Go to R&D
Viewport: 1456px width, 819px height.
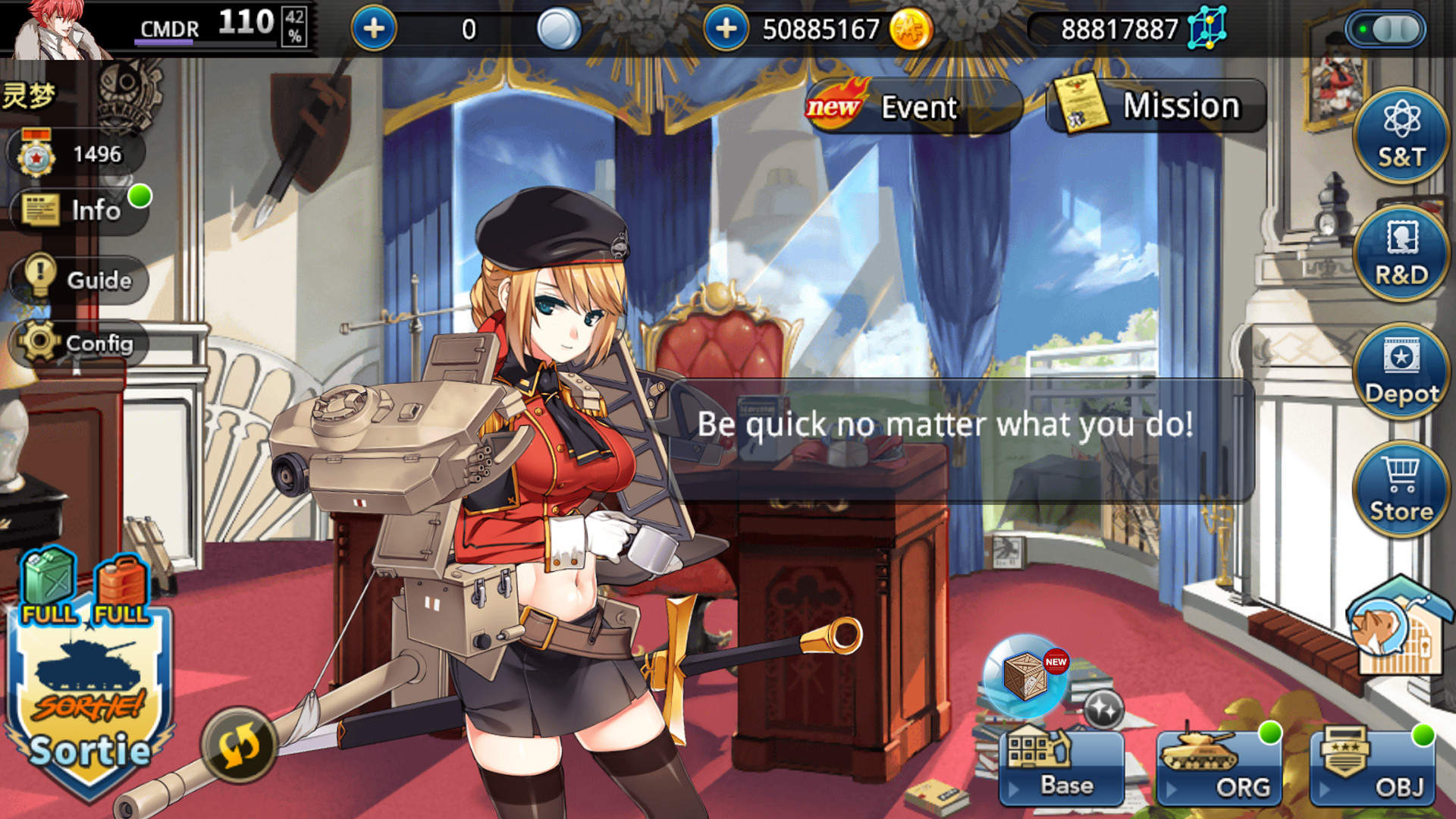point(1401,253)
